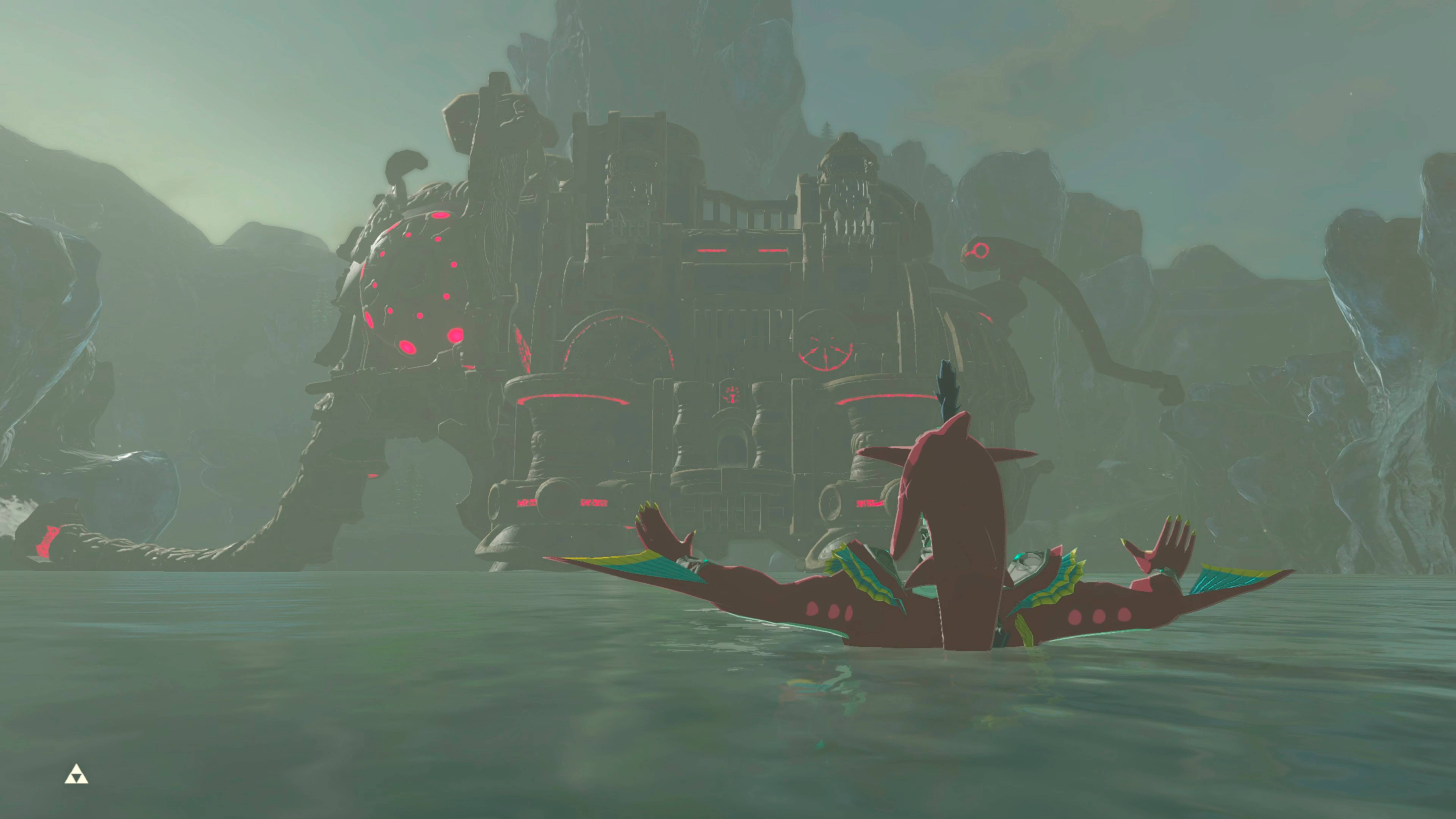
Task: Click the Triforce autosave icon
Action: click(76, 775)
